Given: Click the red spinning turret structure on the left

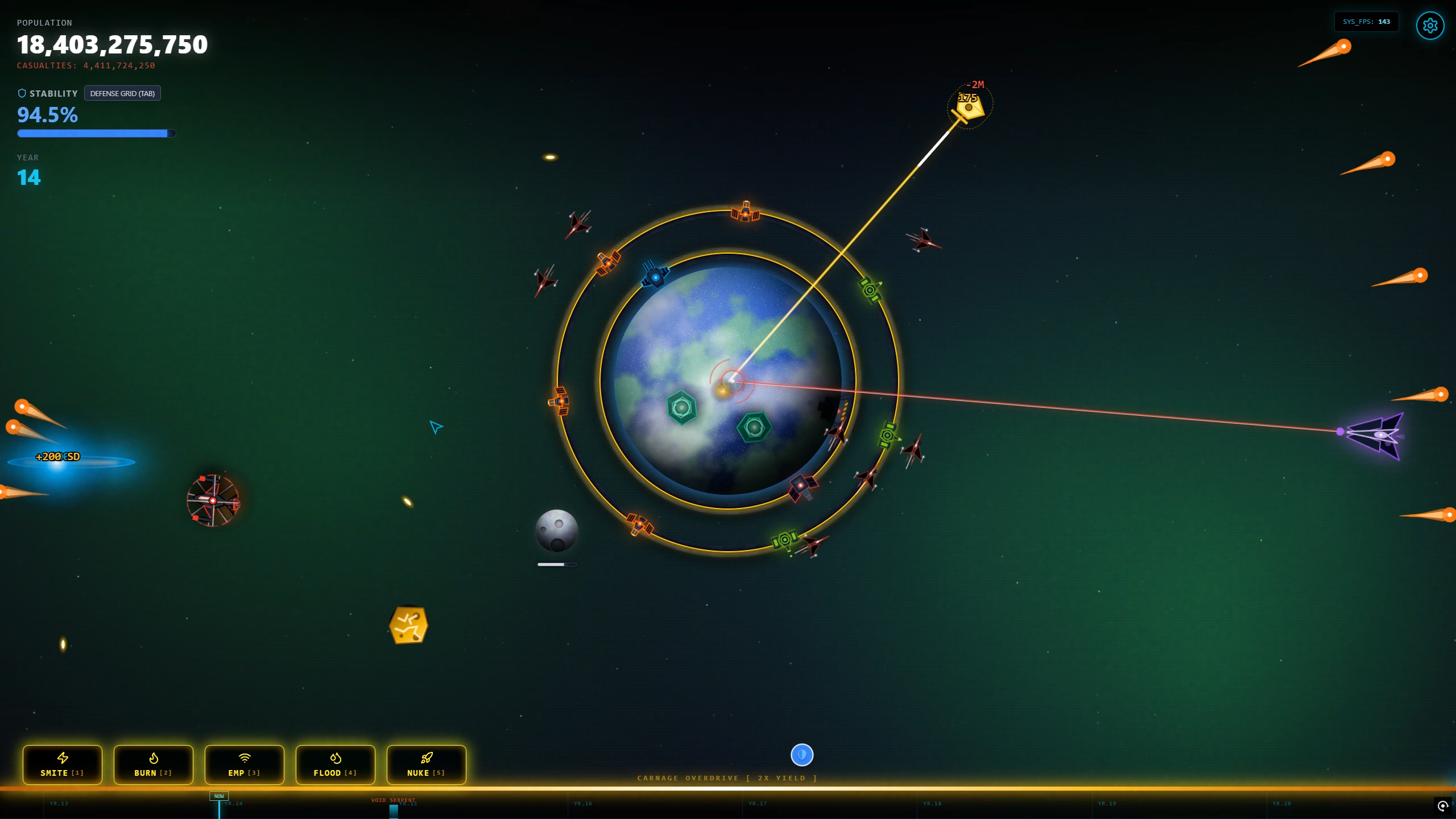Looking at the screenshot, I should coord(213,500).
